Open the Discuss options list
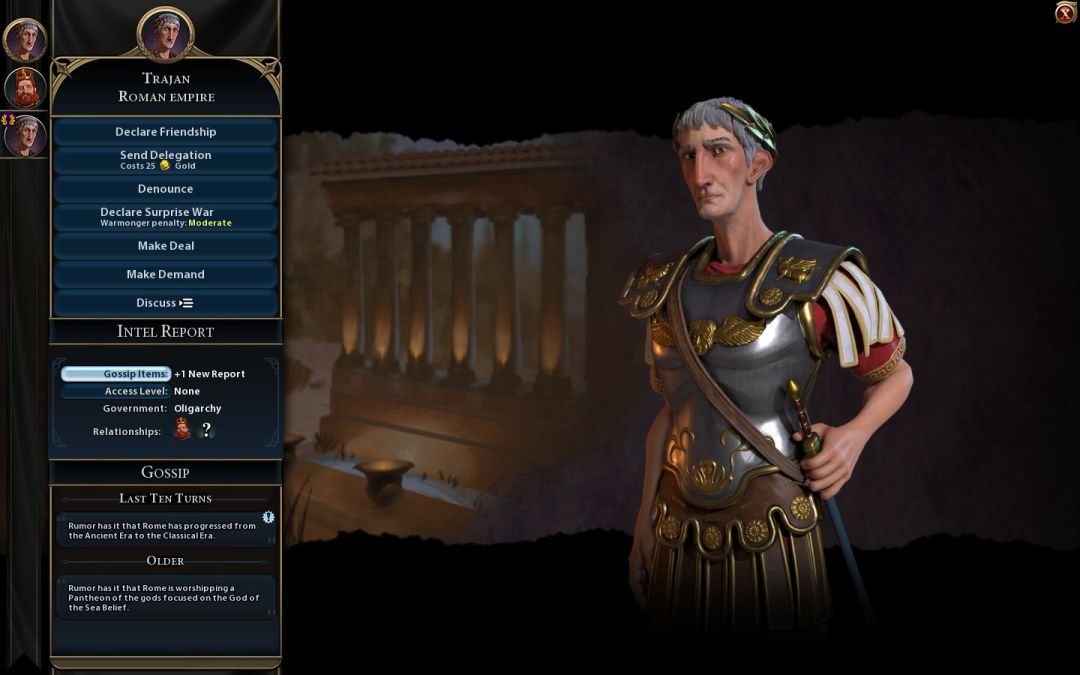 pos(165,303)
